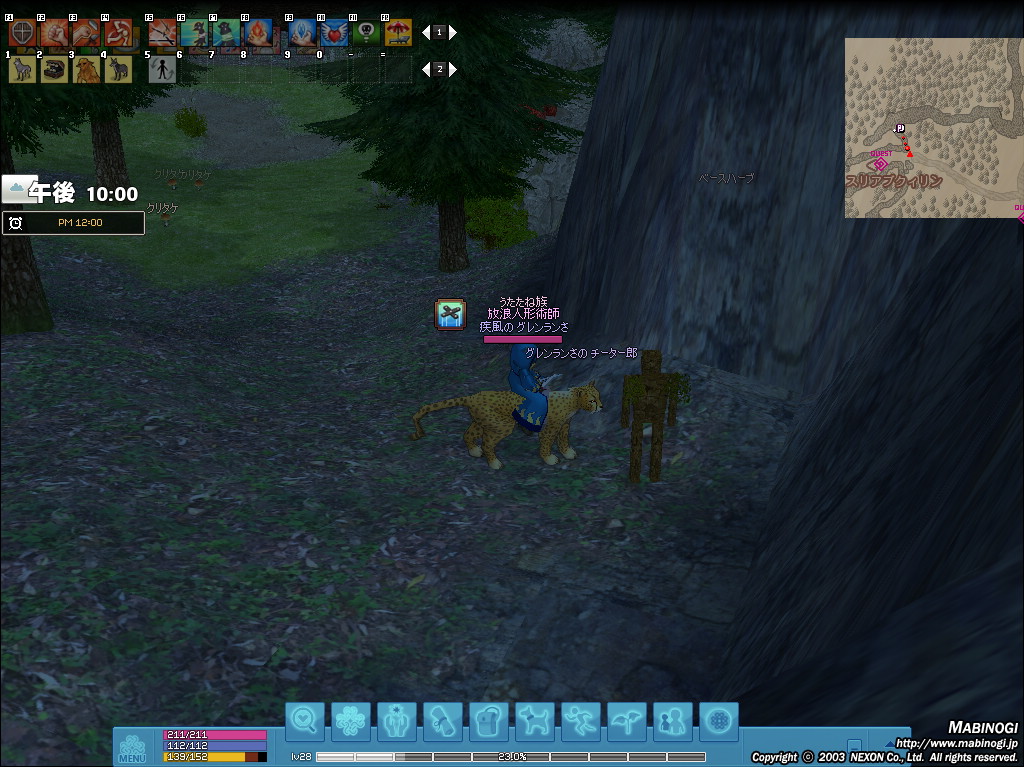
Task: Open the quest scroll icon
Action: pyautogui.click(x=443, y=721)
